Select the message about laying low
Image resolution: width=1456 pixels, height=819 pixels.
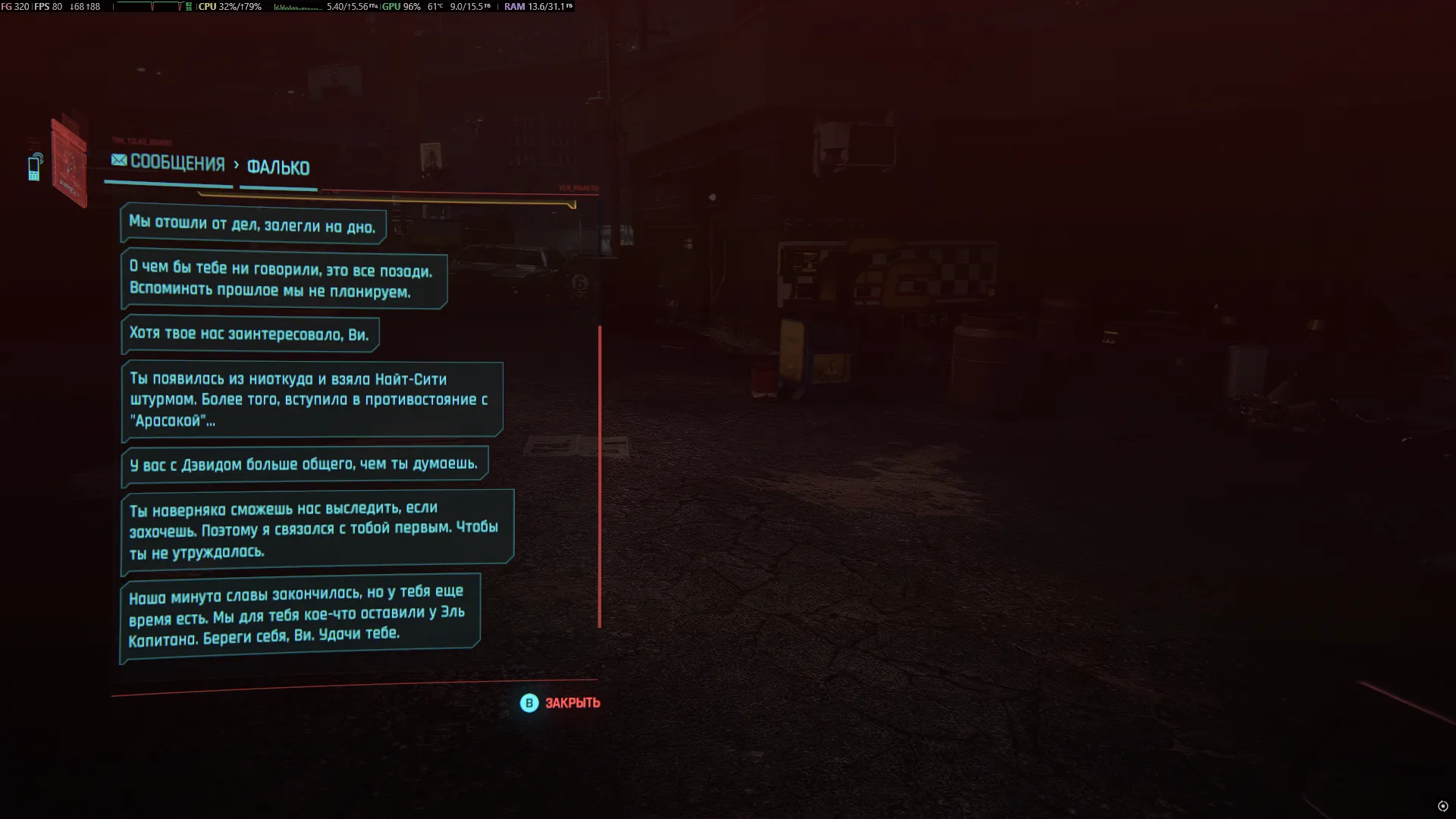click(253, 225)
